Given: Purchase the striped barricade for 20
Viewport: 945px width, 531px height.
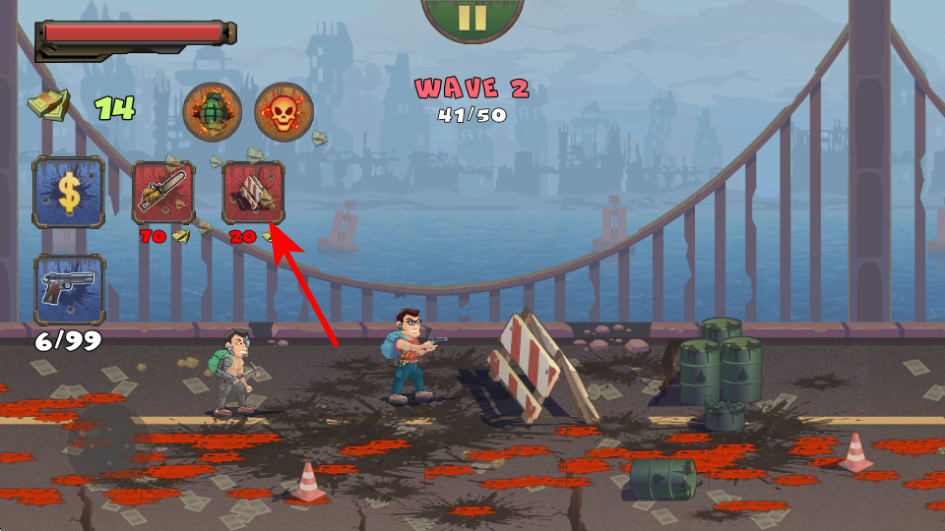Looking at the screenshot, I should click(x=253, y=192).
